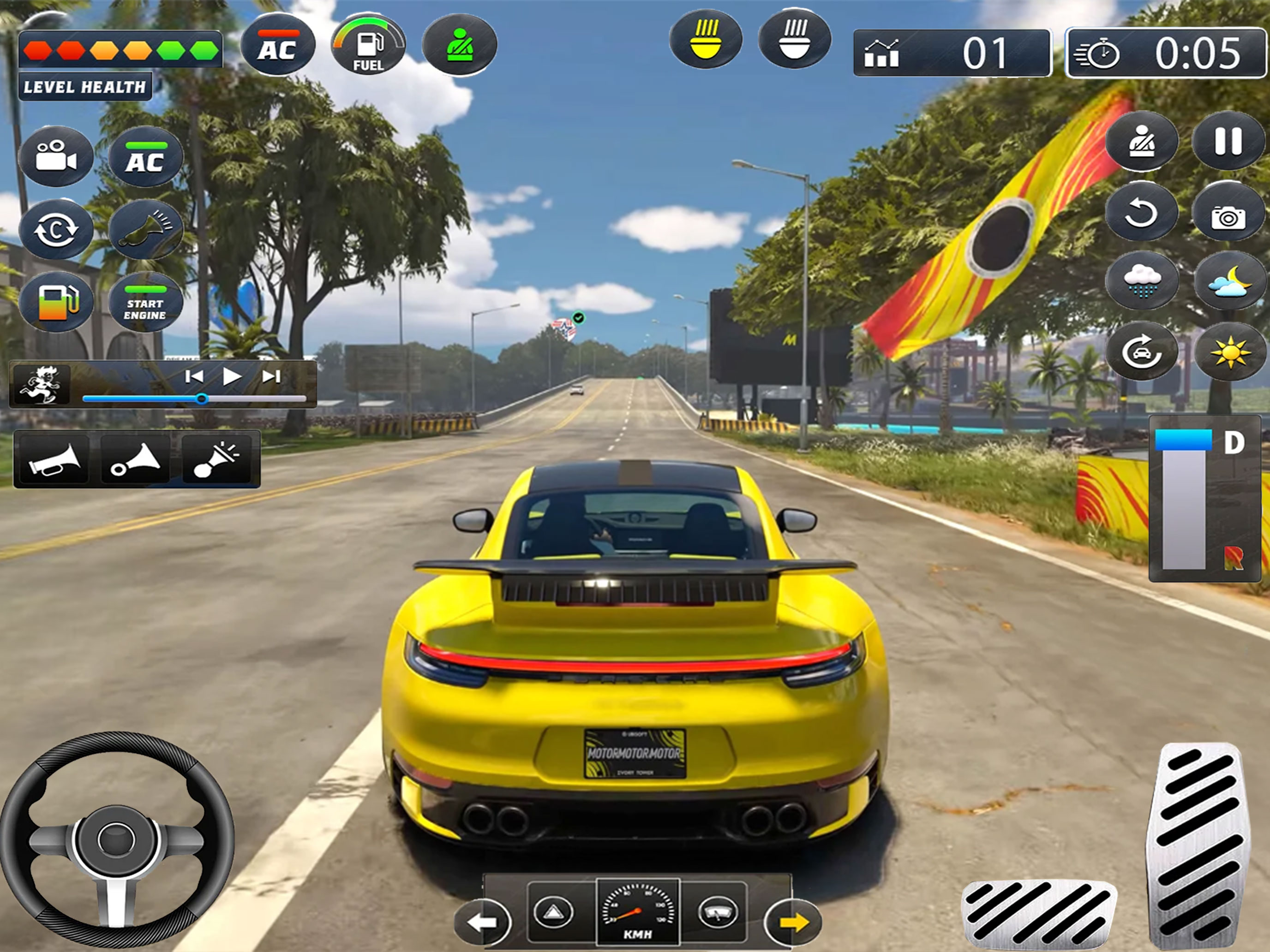Go back to the previous music track
This screenshot has width=1270, height=952.
(x=194, y=376)
